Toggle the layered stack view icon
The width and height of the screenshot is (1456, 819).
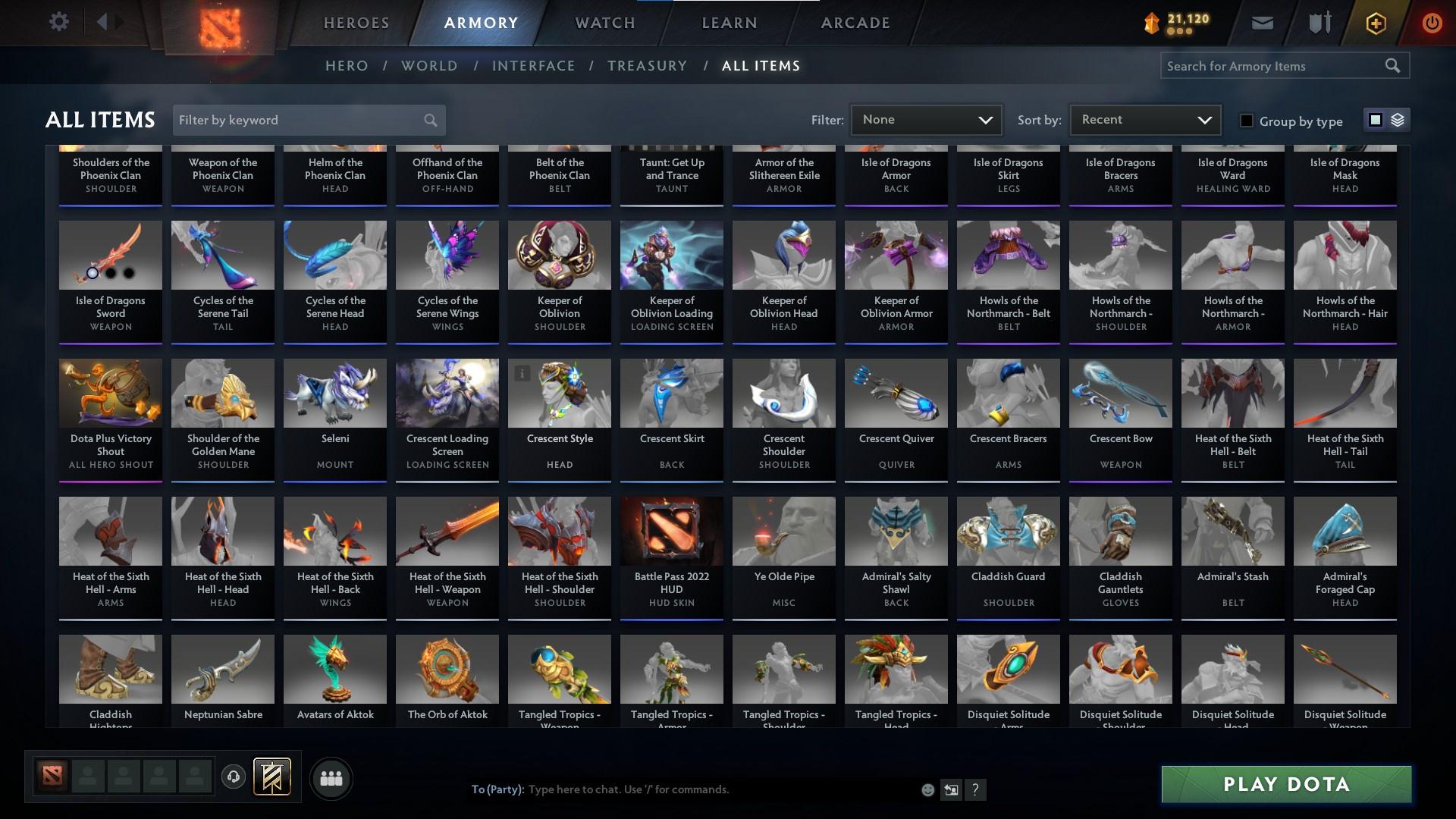(x=1396, y=120)
